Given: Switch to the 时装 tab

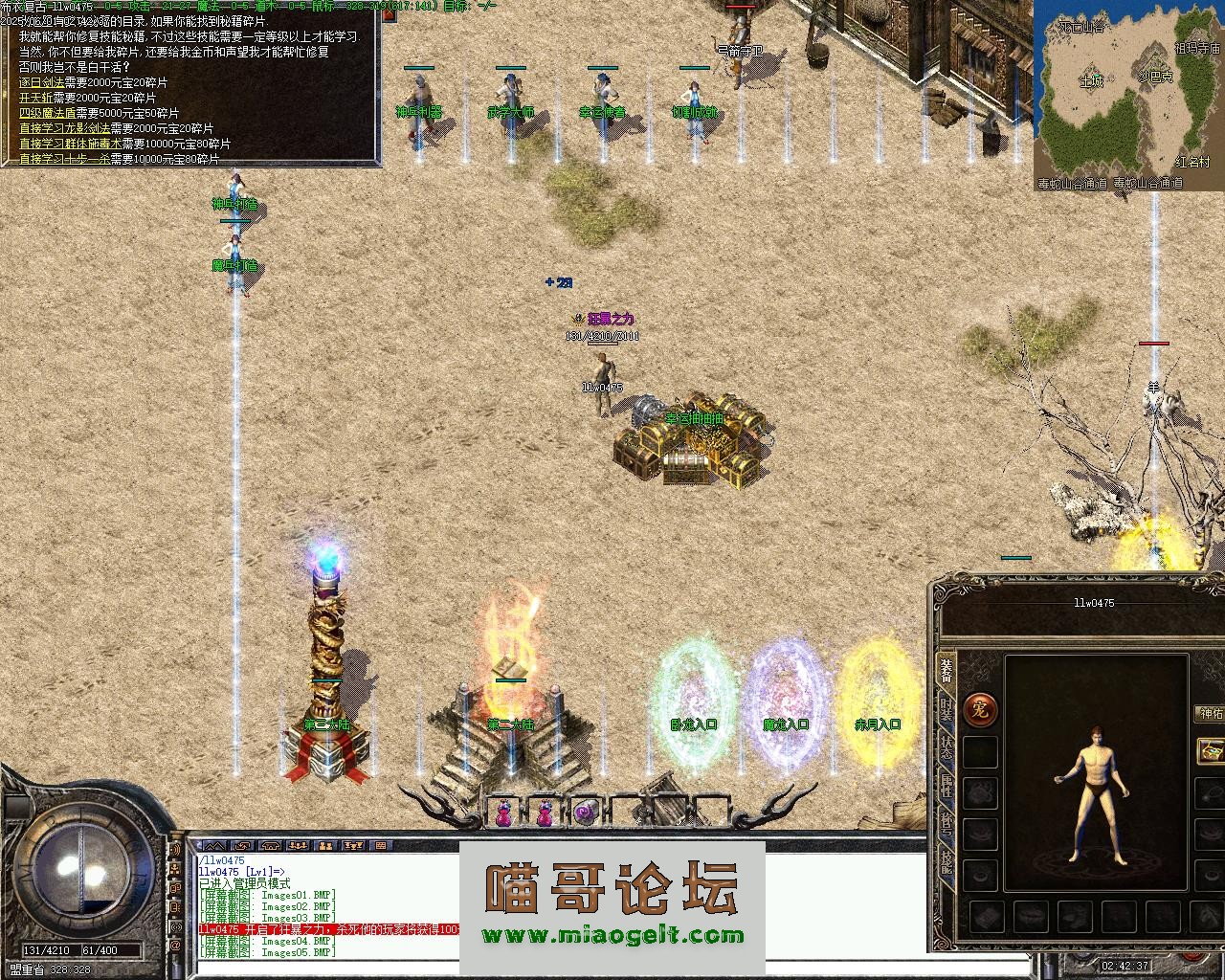Looking at the screenshot, I should point(946,710).
